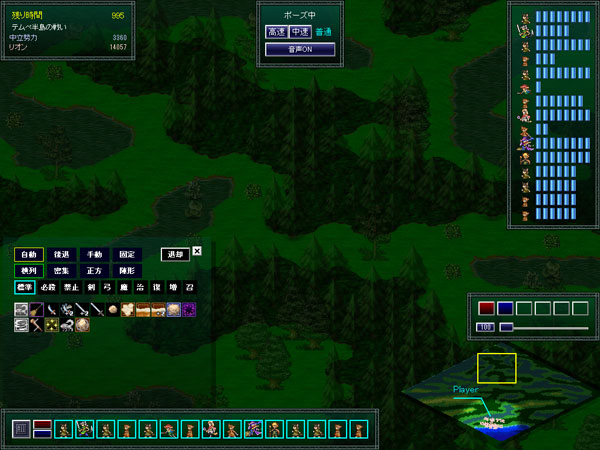The width and height of the screenshot is (600, 450).
Task: Click the red color swatch
Action: [487, 308]
